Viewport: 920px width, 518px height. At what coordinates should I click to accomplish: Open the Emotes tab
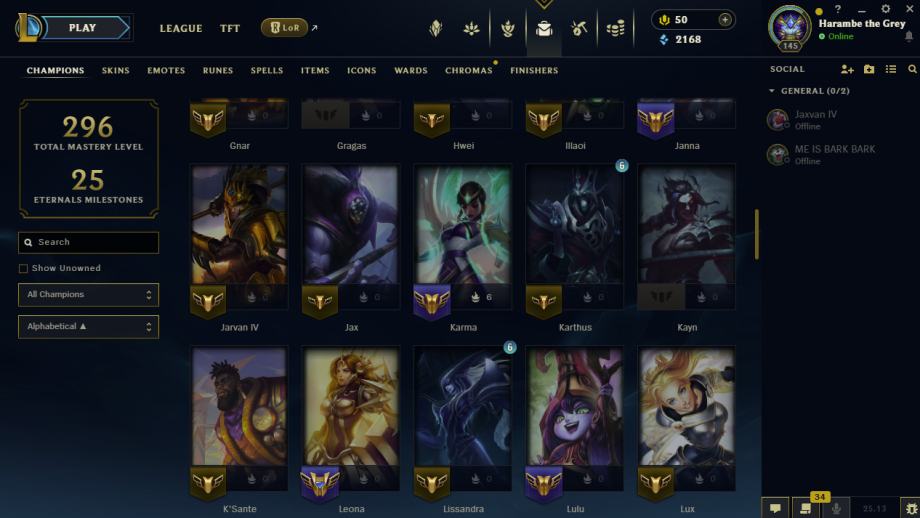pyautogui.click(x=166, y=71)
